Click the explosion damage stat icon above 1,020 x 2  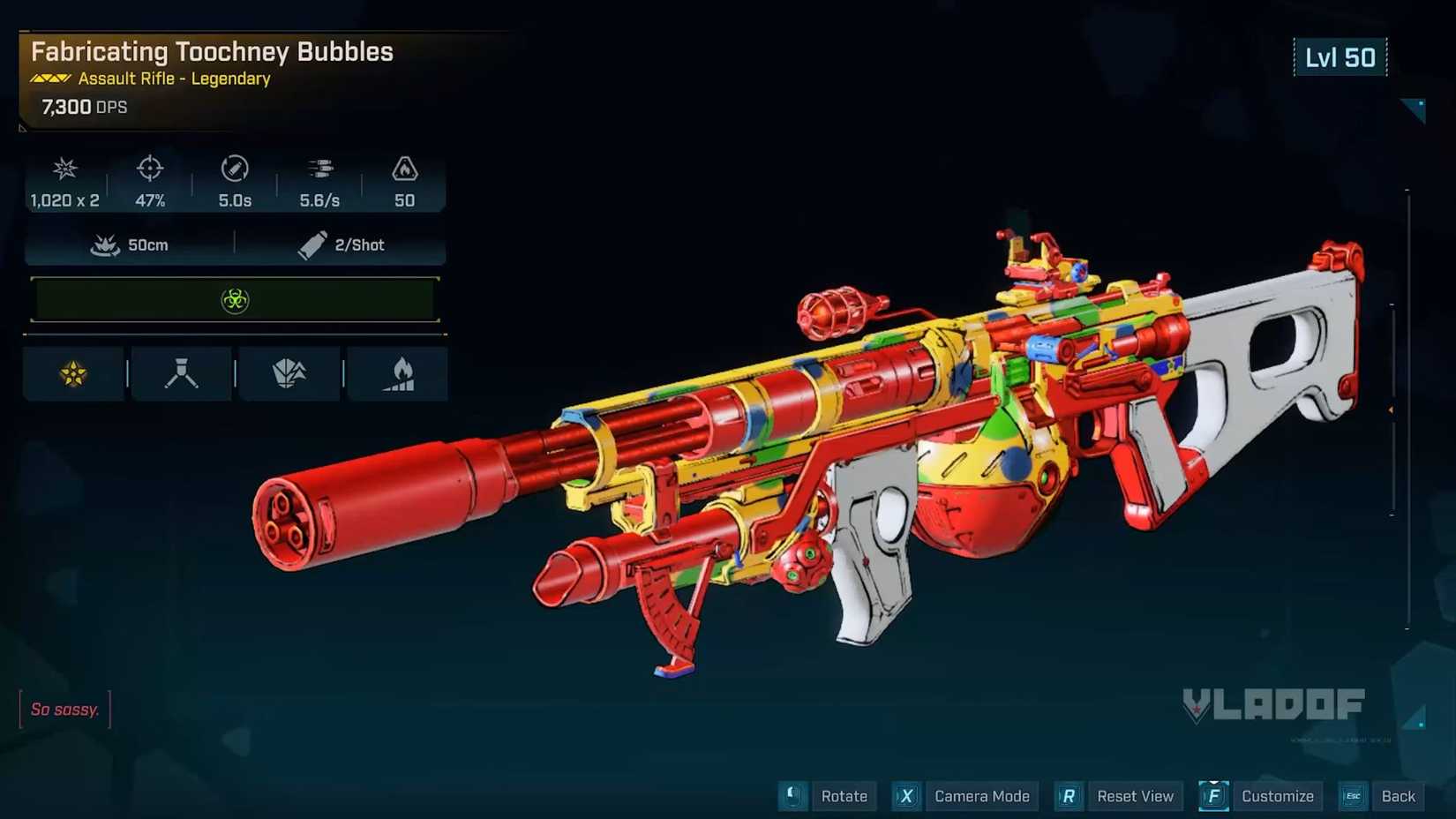(x=63, y=169)
